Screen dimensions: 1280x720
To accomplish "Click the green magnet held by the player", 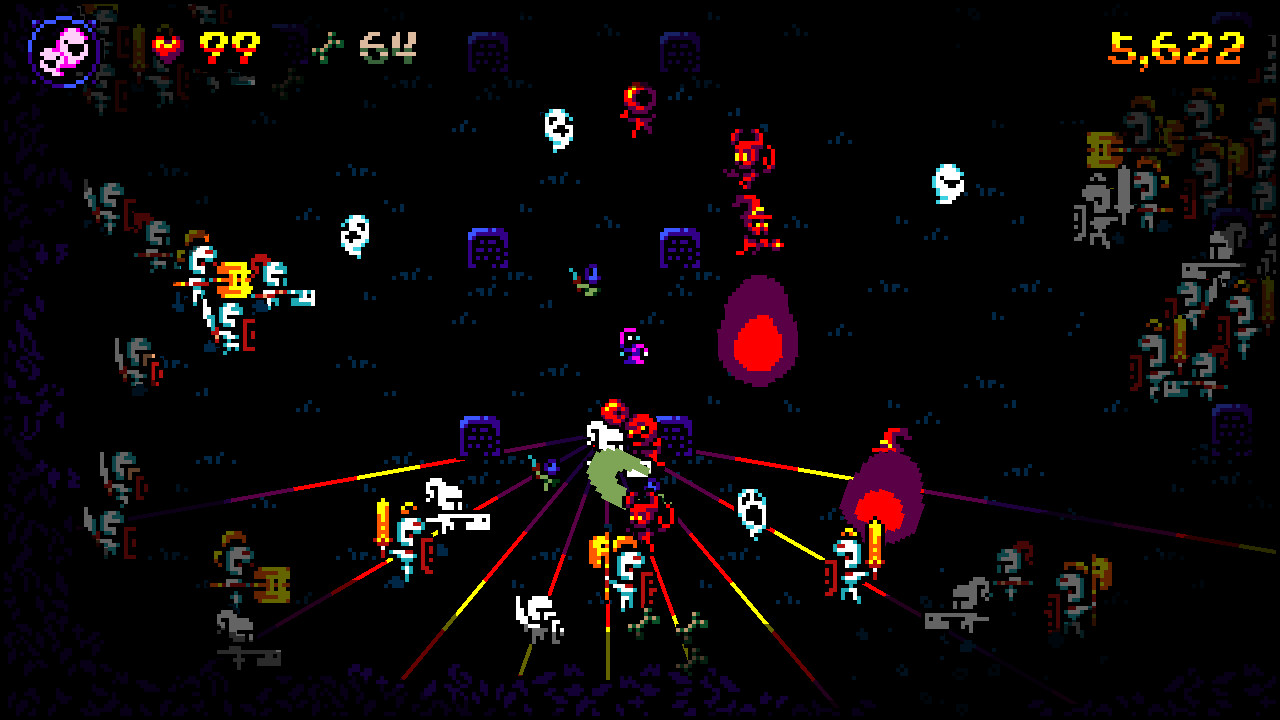I will pos(615,472).
